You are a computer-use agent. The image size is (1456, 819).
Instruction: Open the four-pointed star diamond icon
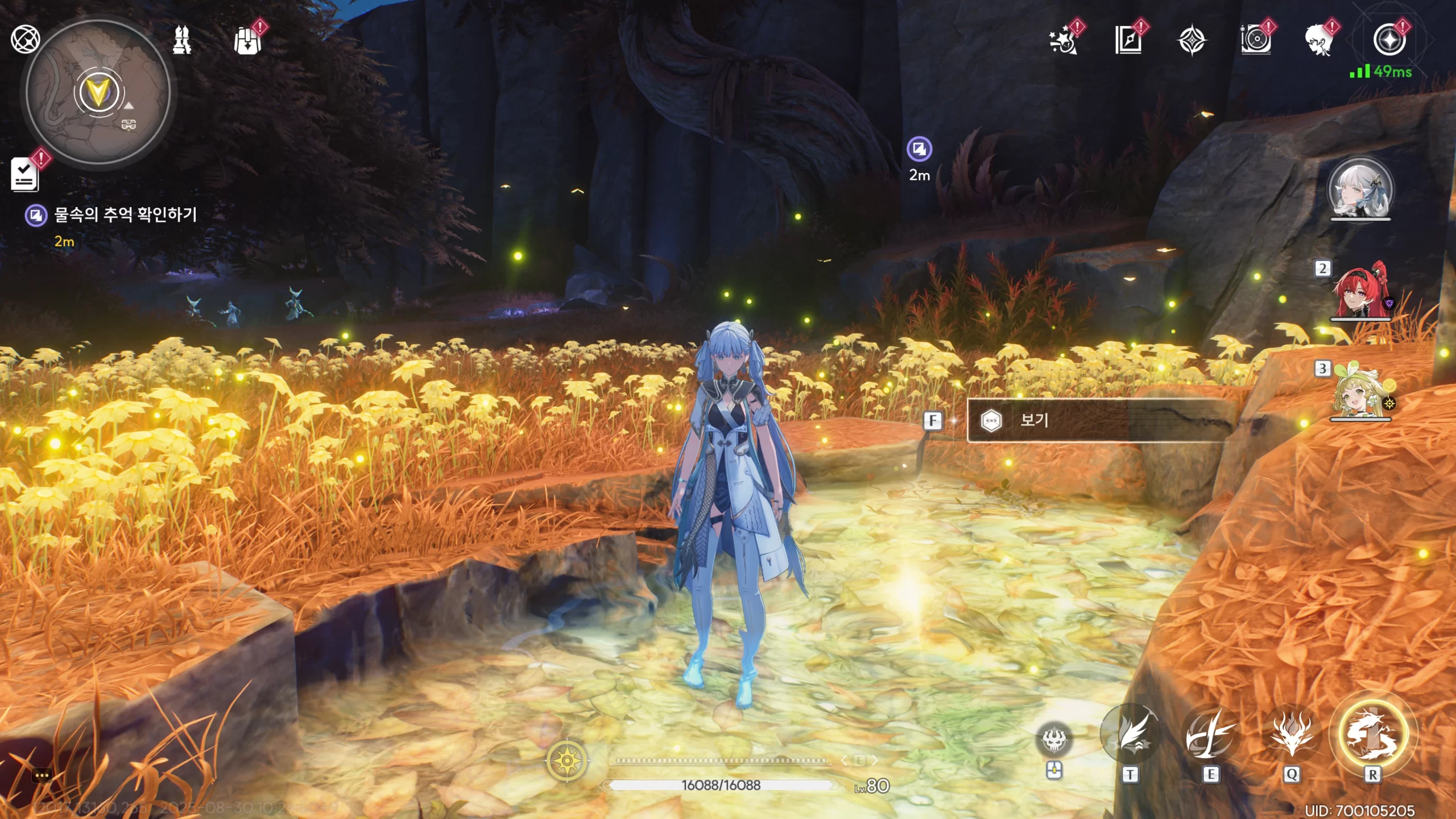(x=1191, y=41)
